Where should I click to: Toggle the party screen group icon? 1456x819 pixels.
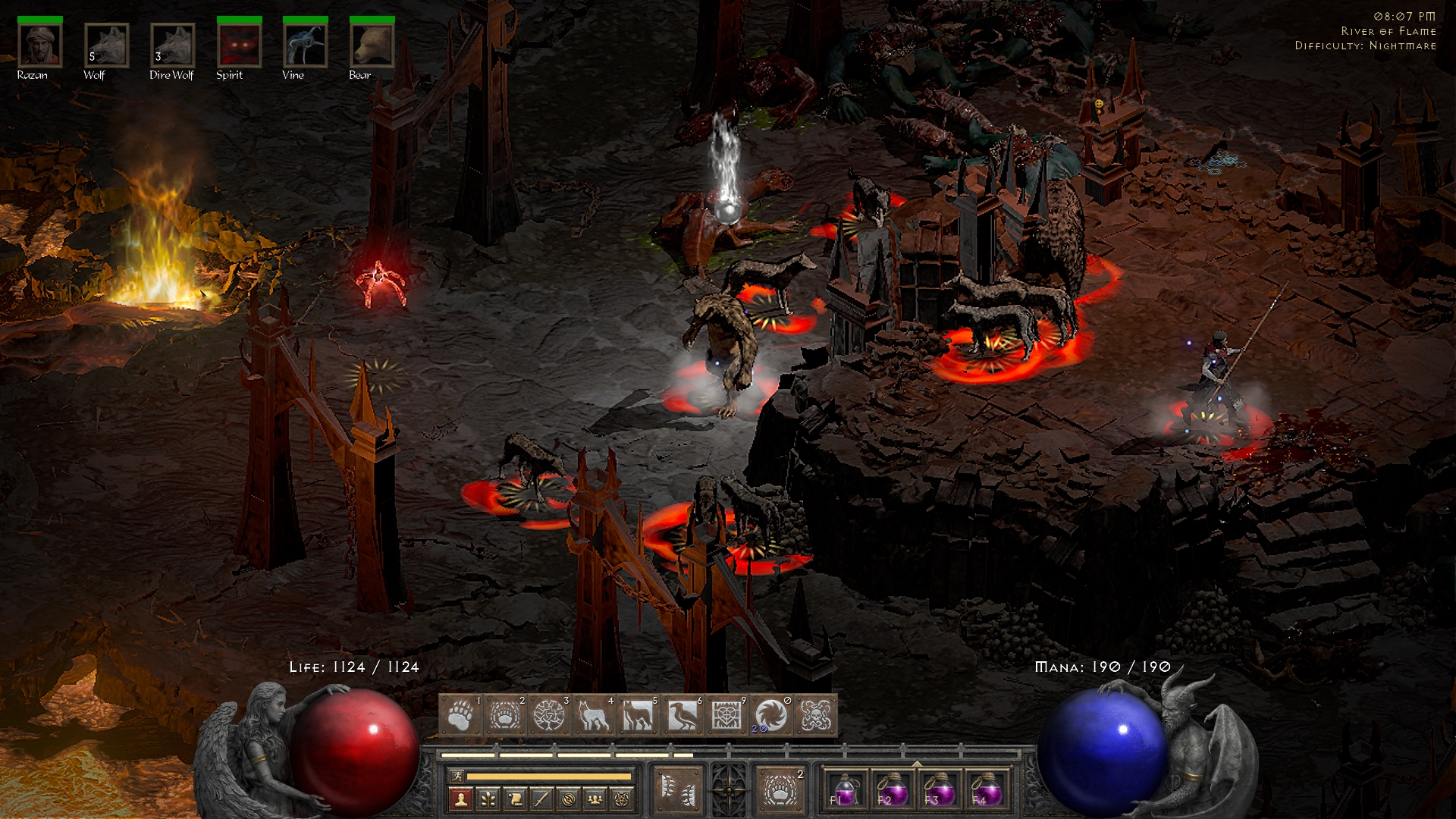594,799
